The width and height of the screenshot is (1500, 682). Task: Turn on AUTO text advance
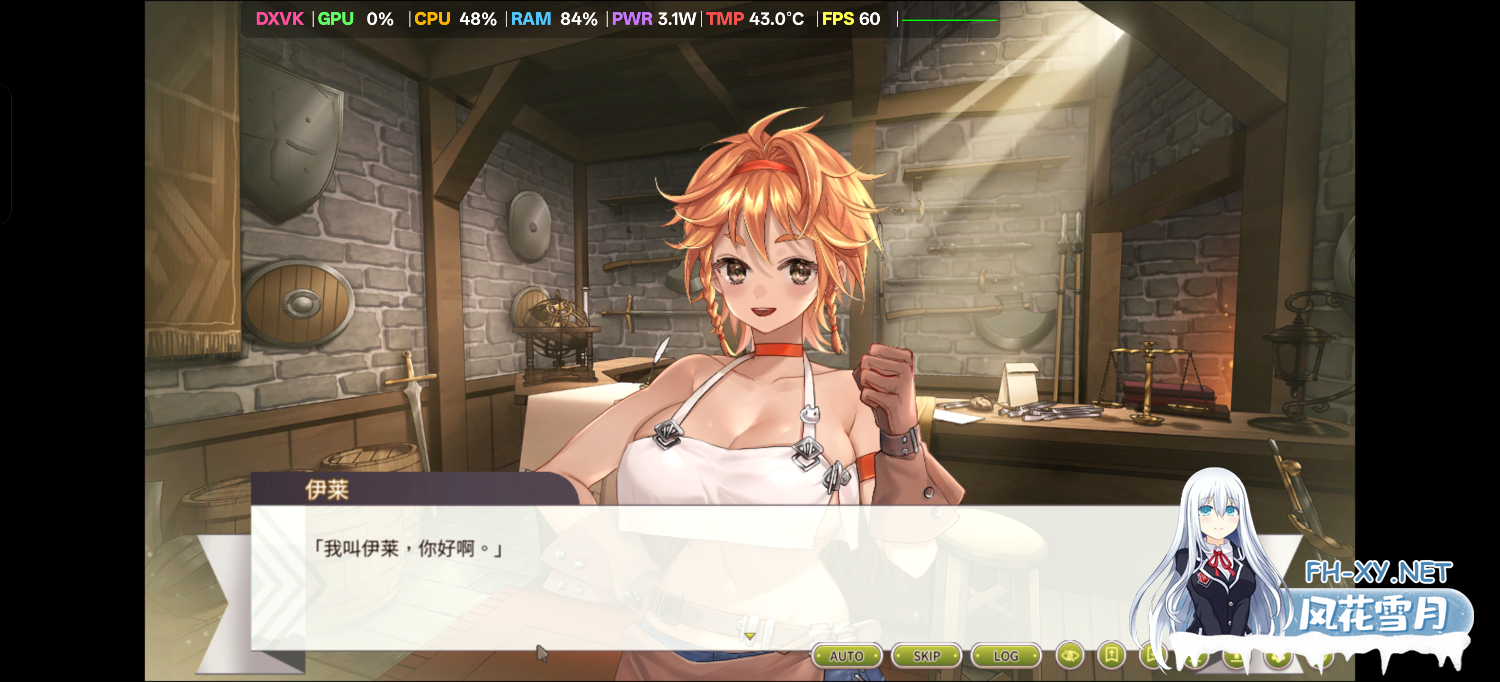(846, 656)
